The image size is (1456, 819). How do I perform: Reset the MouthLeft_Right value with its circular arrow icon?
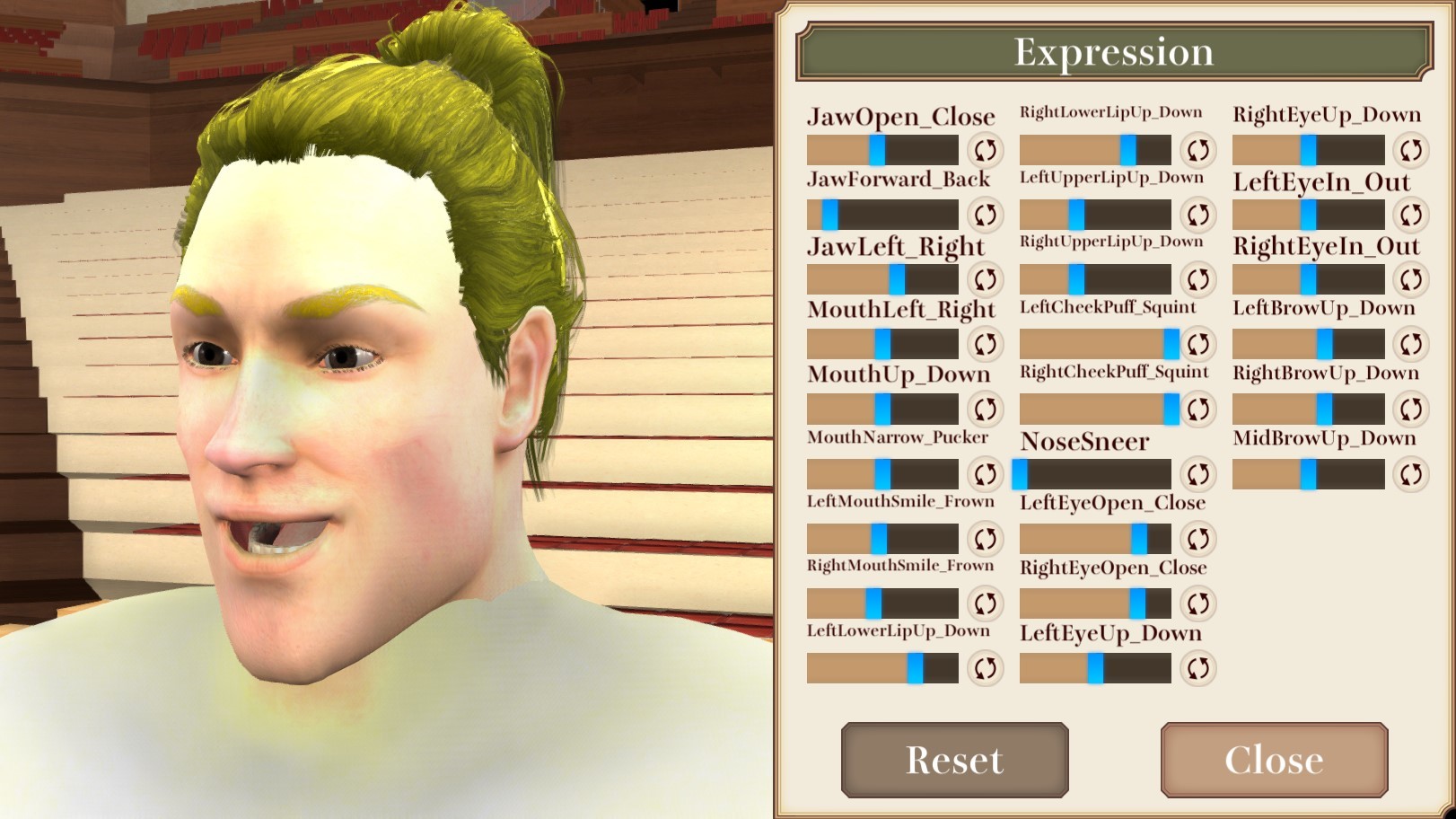pyautogui.click(x=984, y=344)
